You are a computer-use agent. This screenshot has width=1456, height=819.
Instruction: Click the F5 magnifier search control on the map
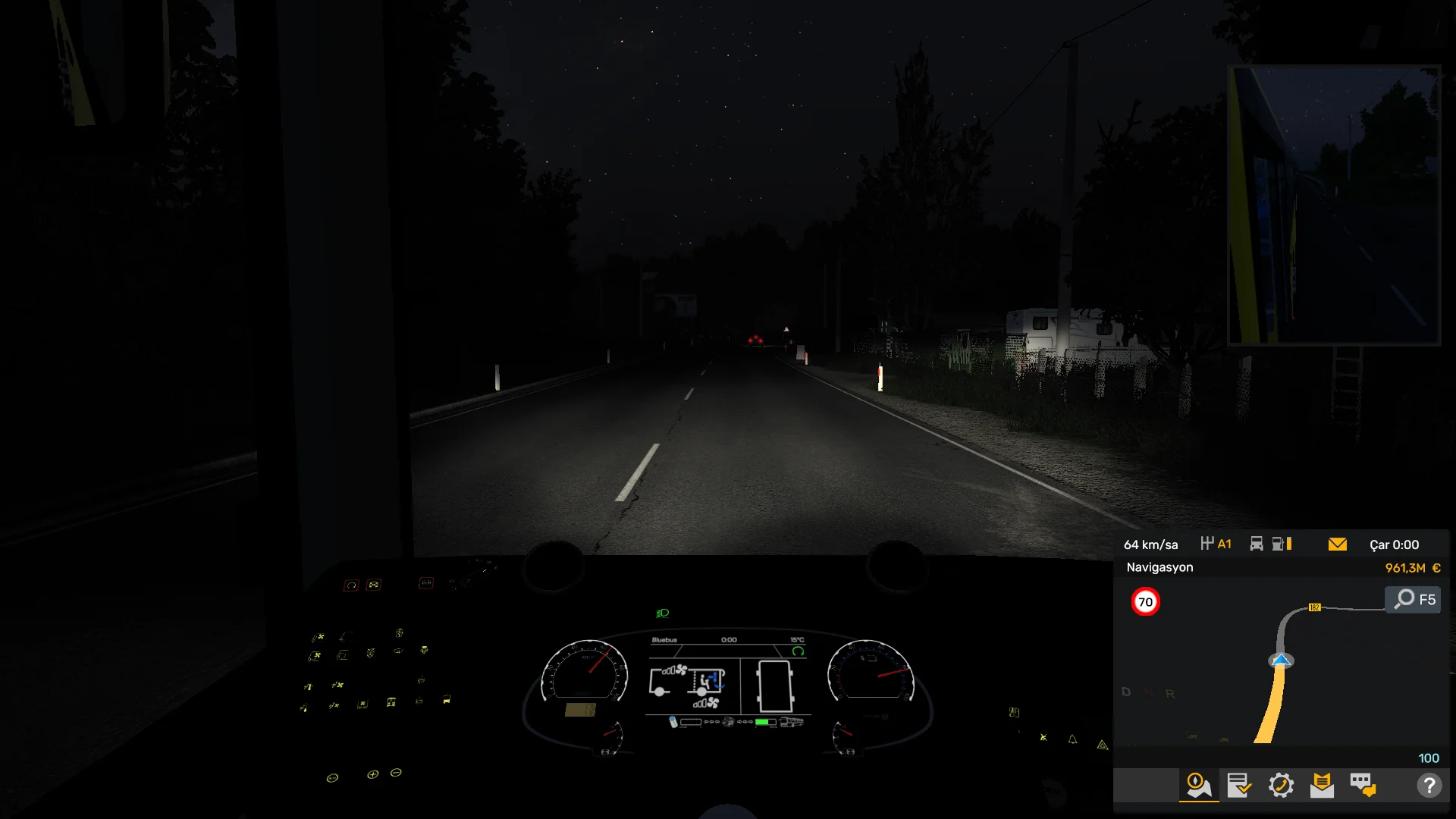[1412, 599]
